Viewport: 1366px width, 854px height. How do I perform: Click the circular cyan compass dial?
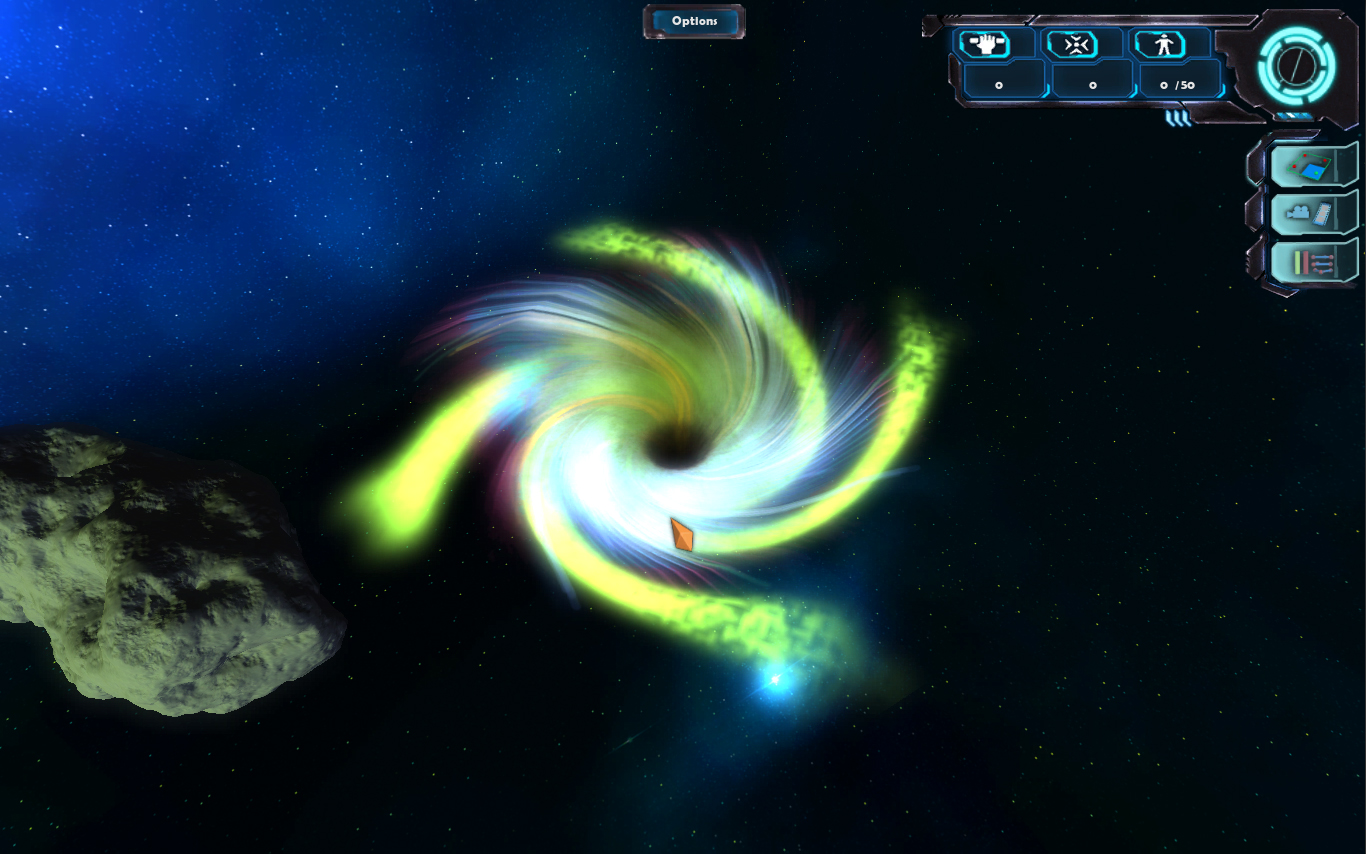[x=1296, y=66]
